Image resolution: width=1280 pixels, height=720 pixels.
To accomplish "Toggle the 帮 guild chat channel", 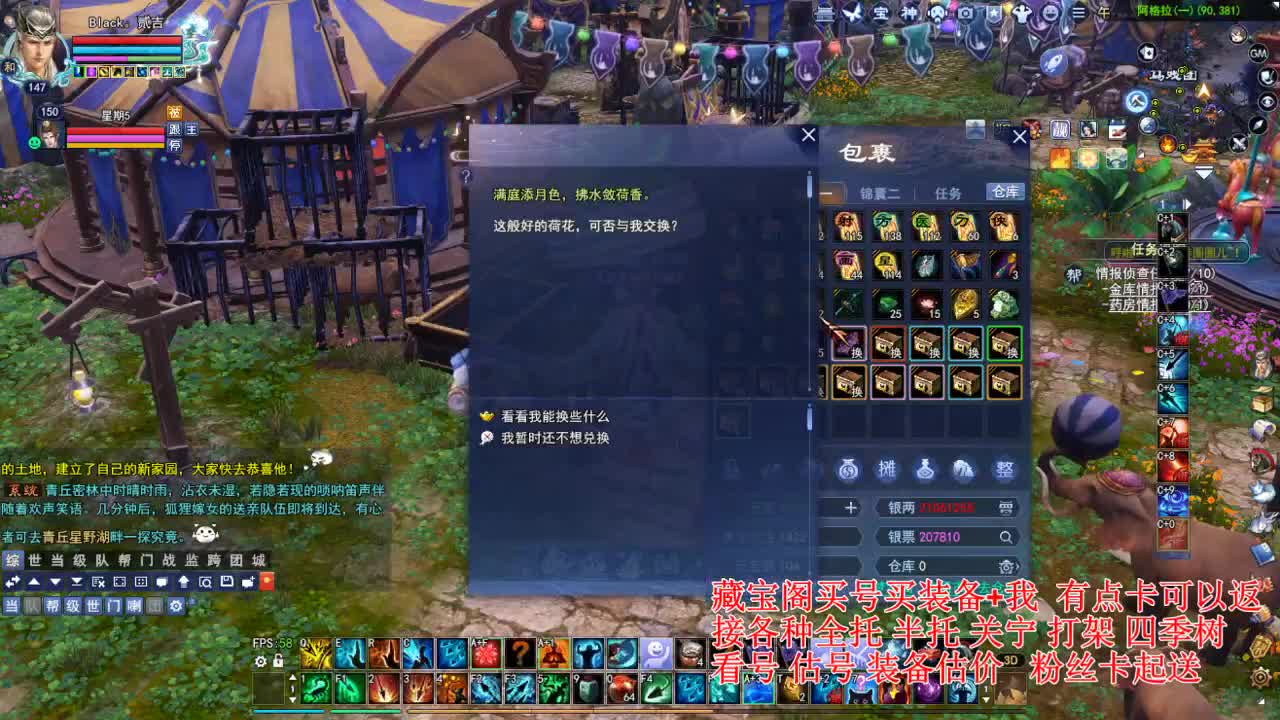I will 52,605.
